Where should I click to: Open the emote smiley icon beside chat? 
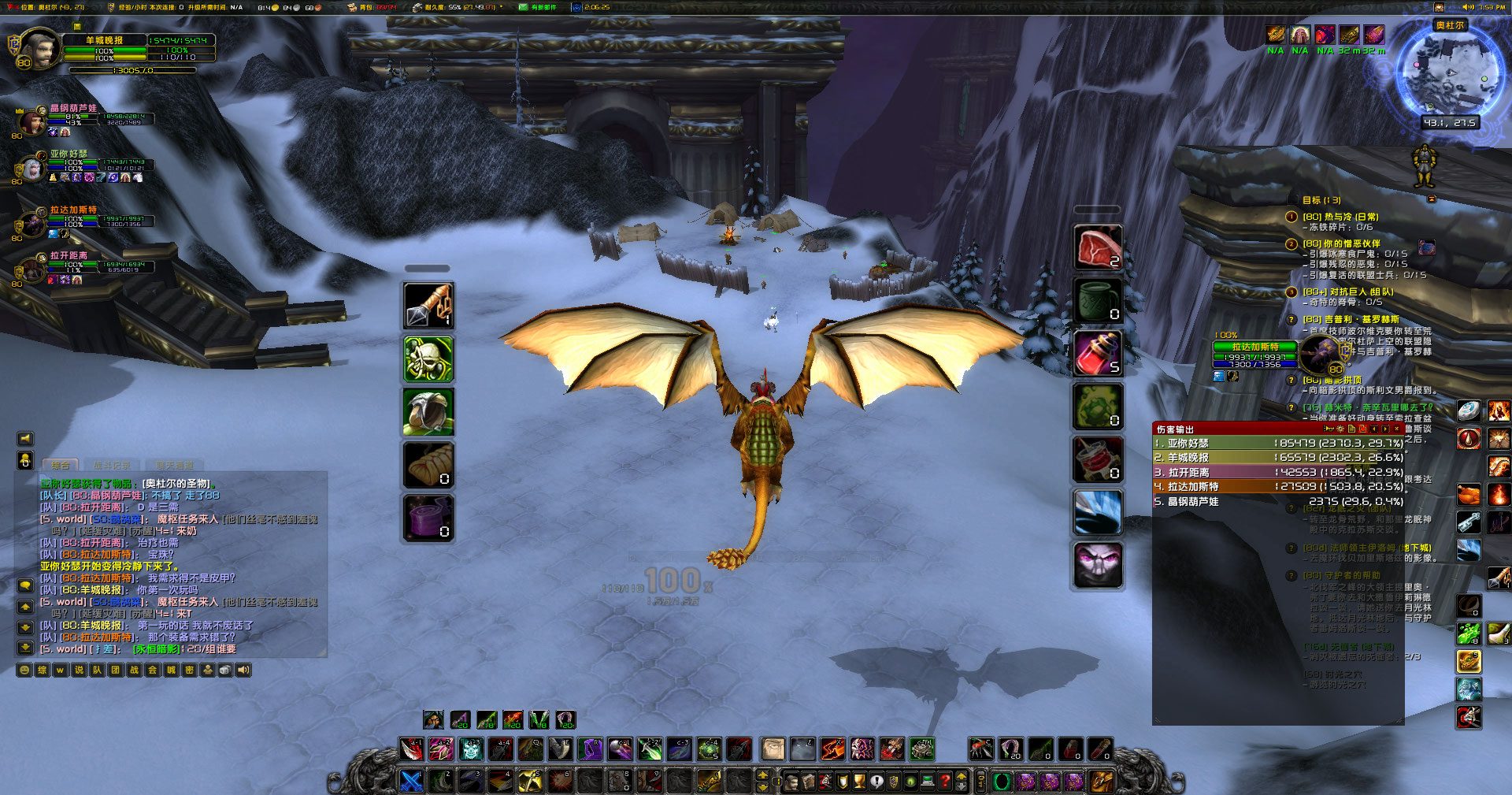tap(24, 670)
